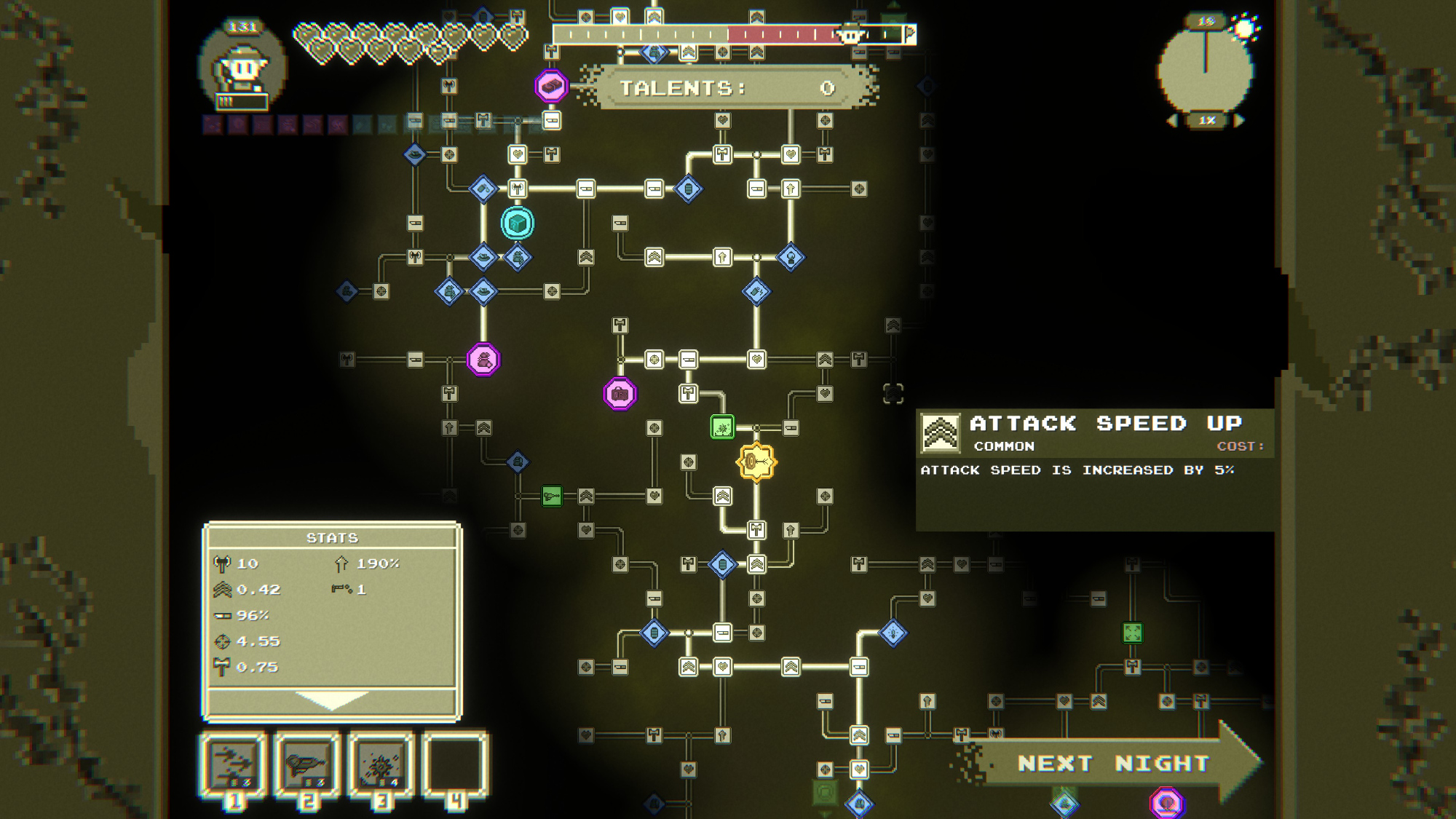The height and width of the screenshot is (819, 1456).
Task: Select the triple arrows weapon in slot 1
Action: click(x=234, y=764)
